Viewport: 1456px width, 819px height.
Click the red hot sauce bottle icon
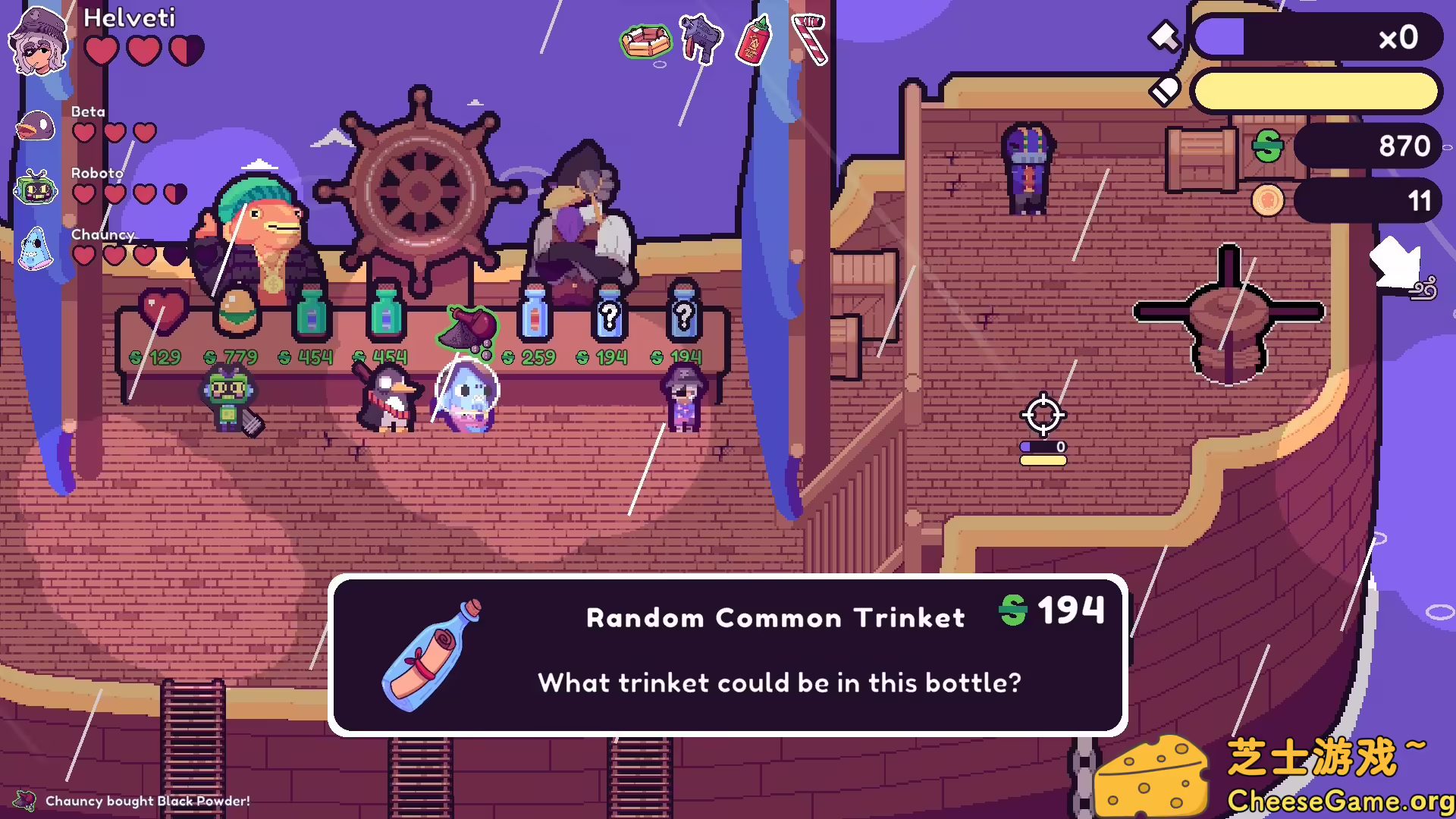point(754,41)
